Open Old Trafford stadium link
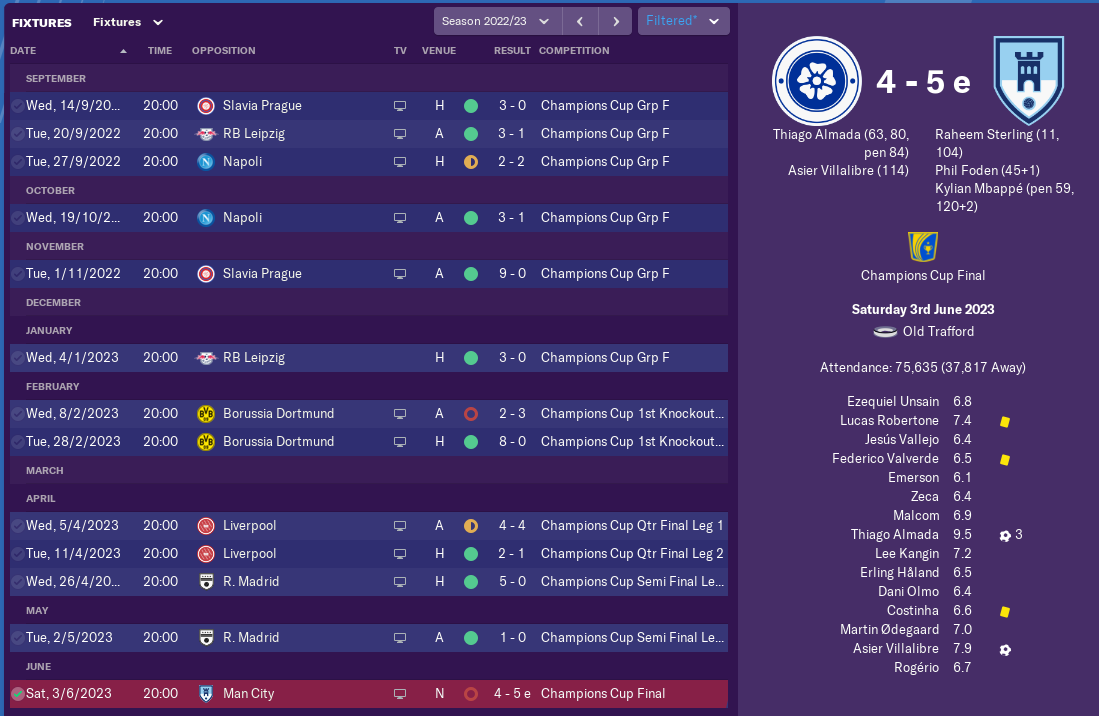 [937, 331]
